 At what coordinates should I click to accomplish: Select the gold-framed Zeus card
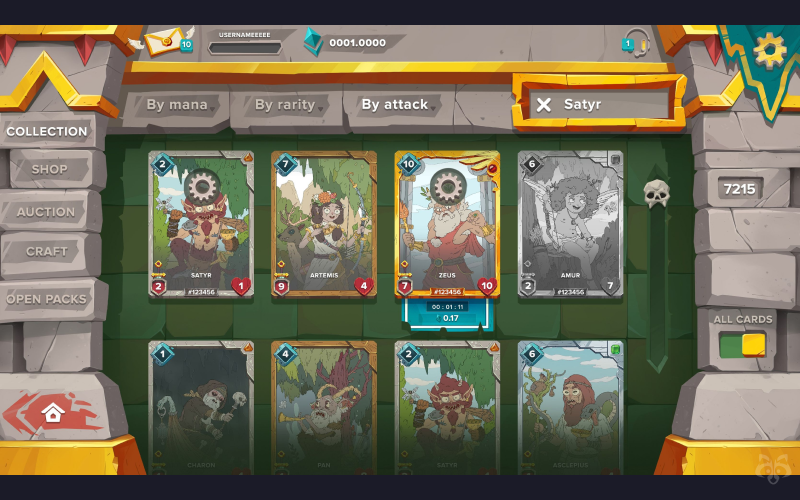(x=447, y=224)
